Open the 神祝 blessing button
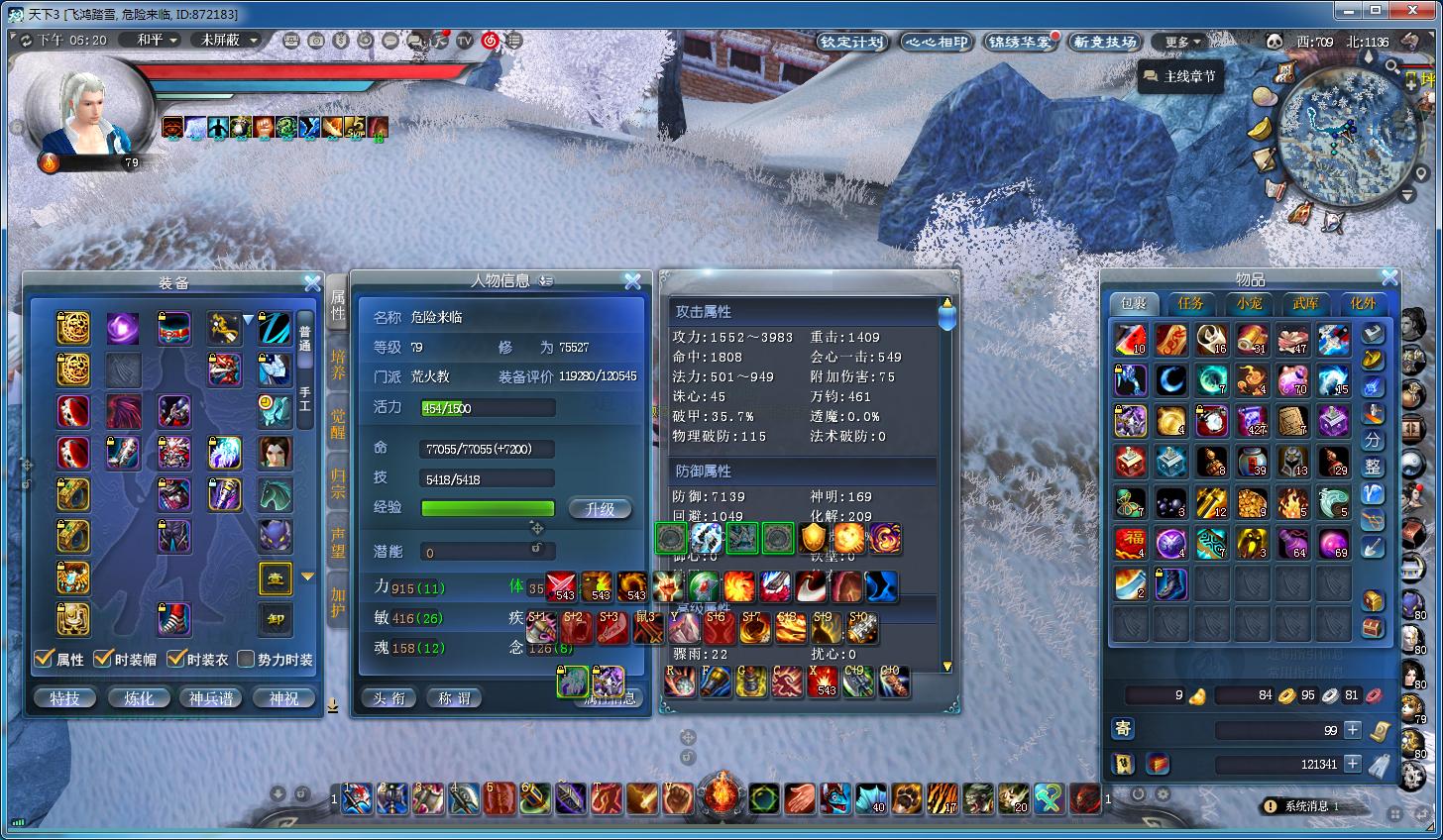 tap(283, 698)
